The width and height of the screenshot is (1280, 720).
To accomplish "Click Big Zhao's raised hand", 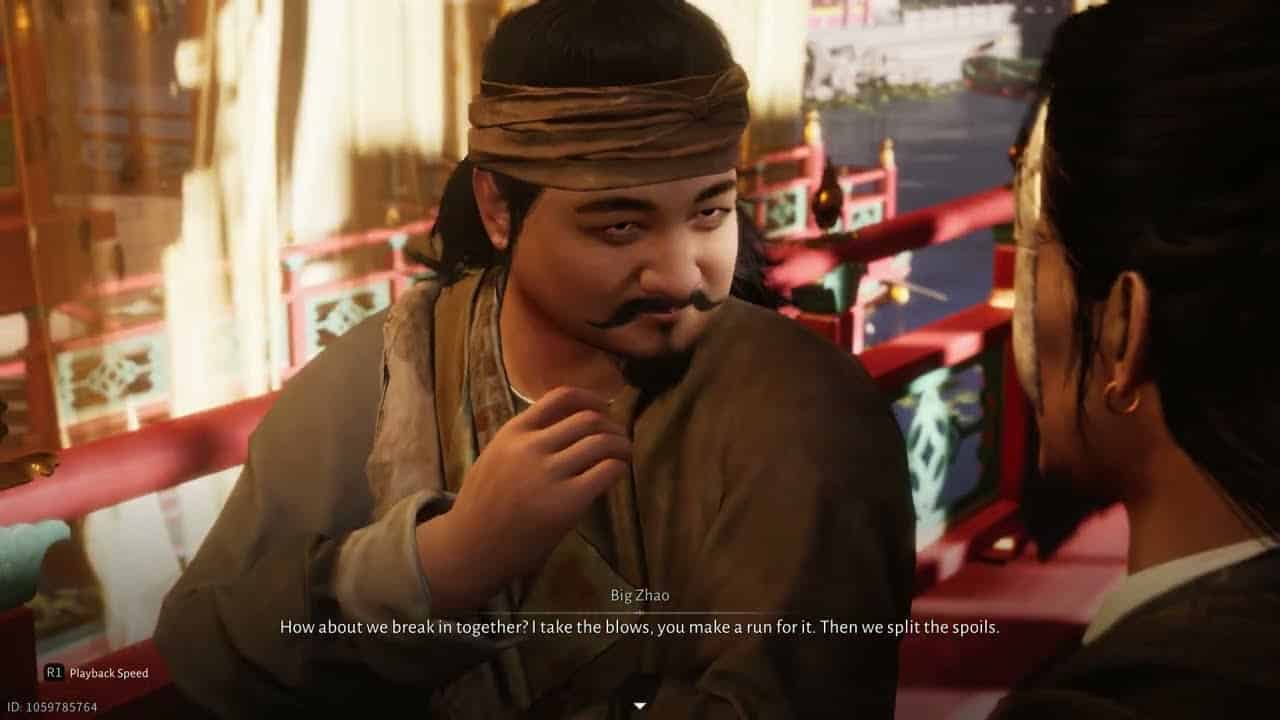I will (570, 440).
